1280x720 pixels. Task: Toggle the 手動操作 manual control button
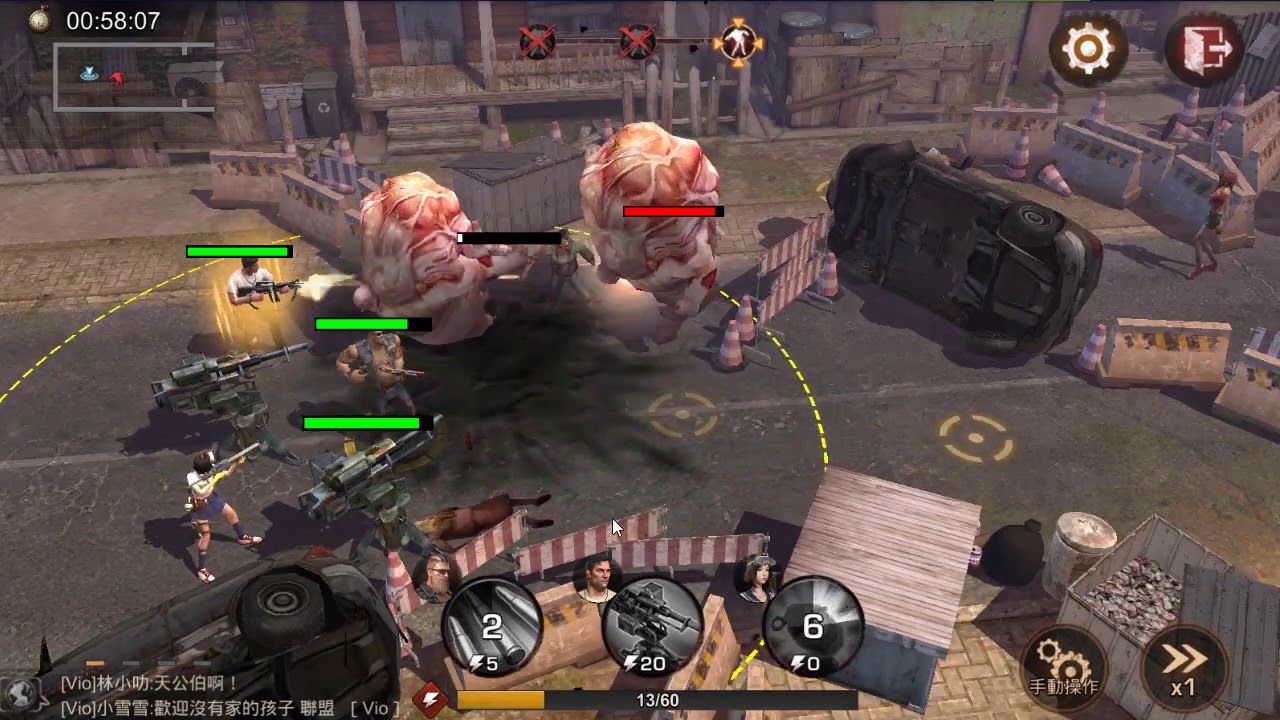tap(1064, 665)
